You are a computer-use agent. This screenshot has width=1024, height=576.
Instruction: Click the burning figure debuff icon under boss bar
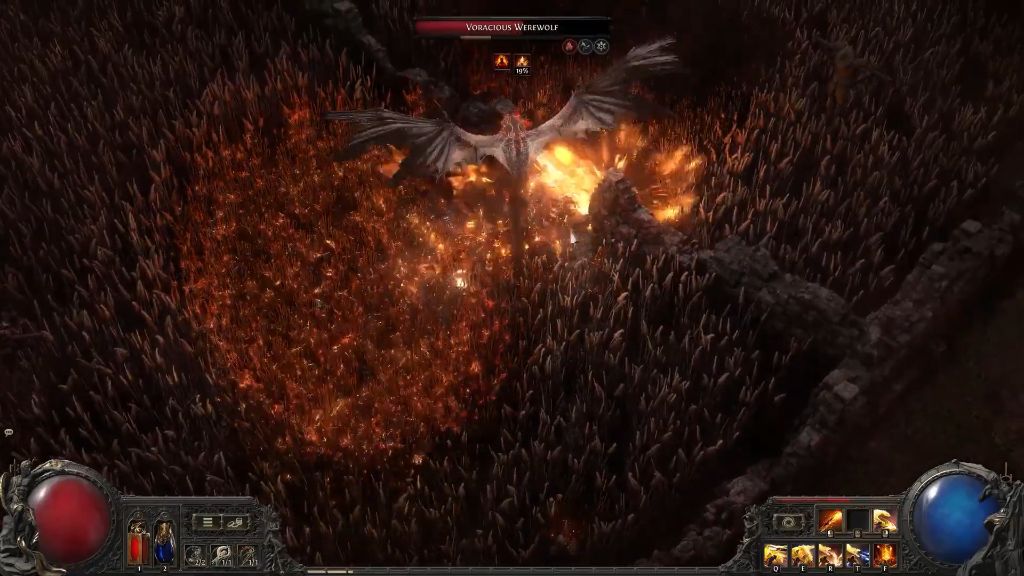click(x=501, y=61)
